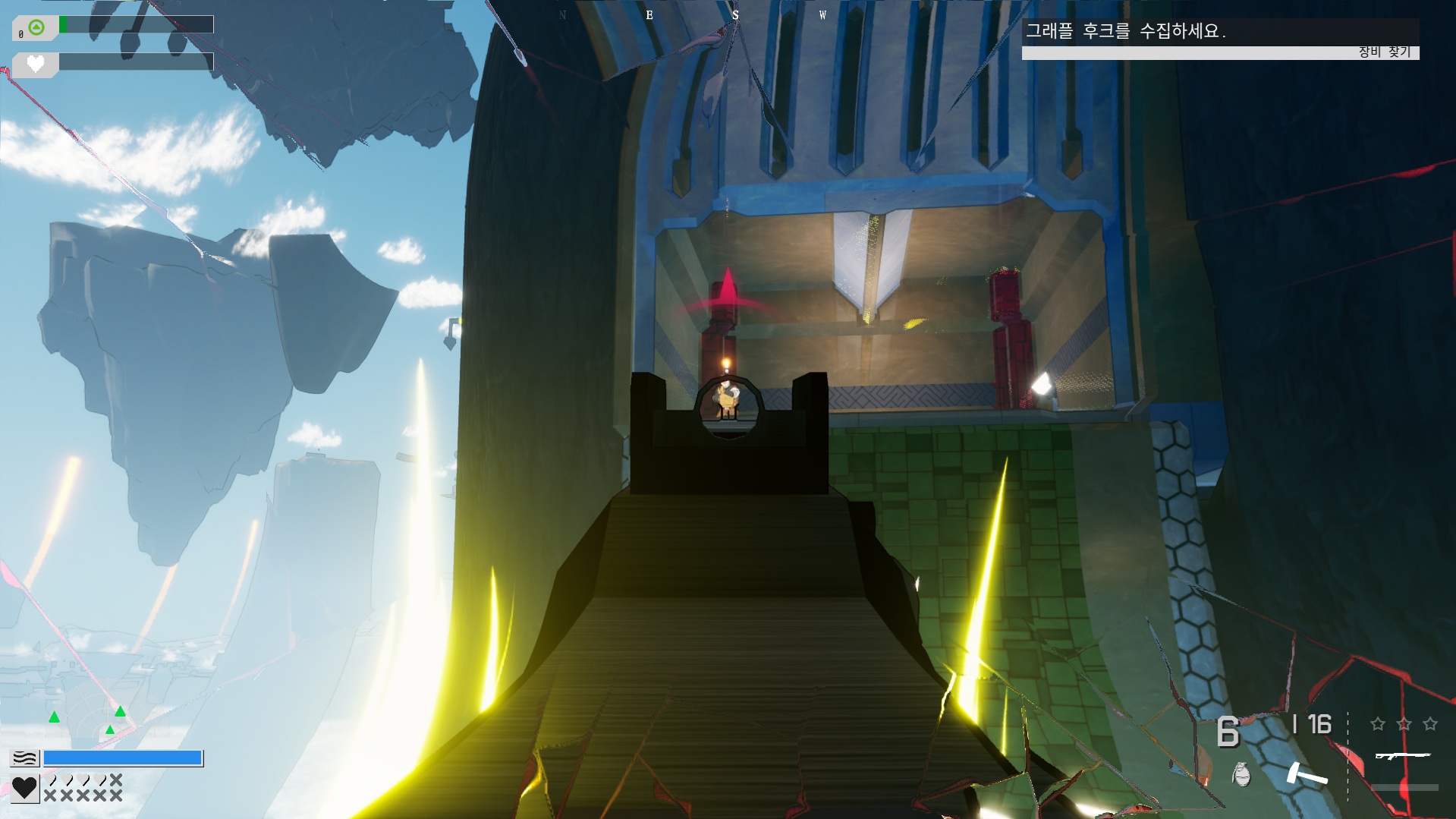The image size is (1456, 819).
Task: Click the white heart icon
Action: point(36,64)
